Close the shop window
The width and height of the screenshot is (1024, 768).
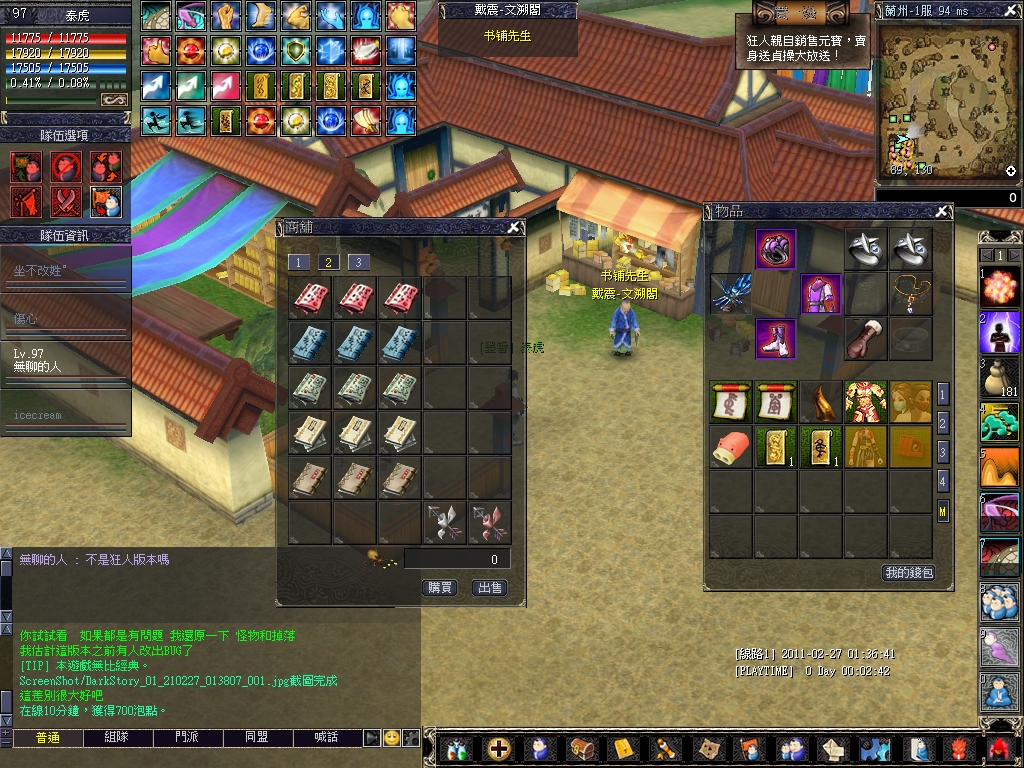pyautogui.click(x=513, y=227)
